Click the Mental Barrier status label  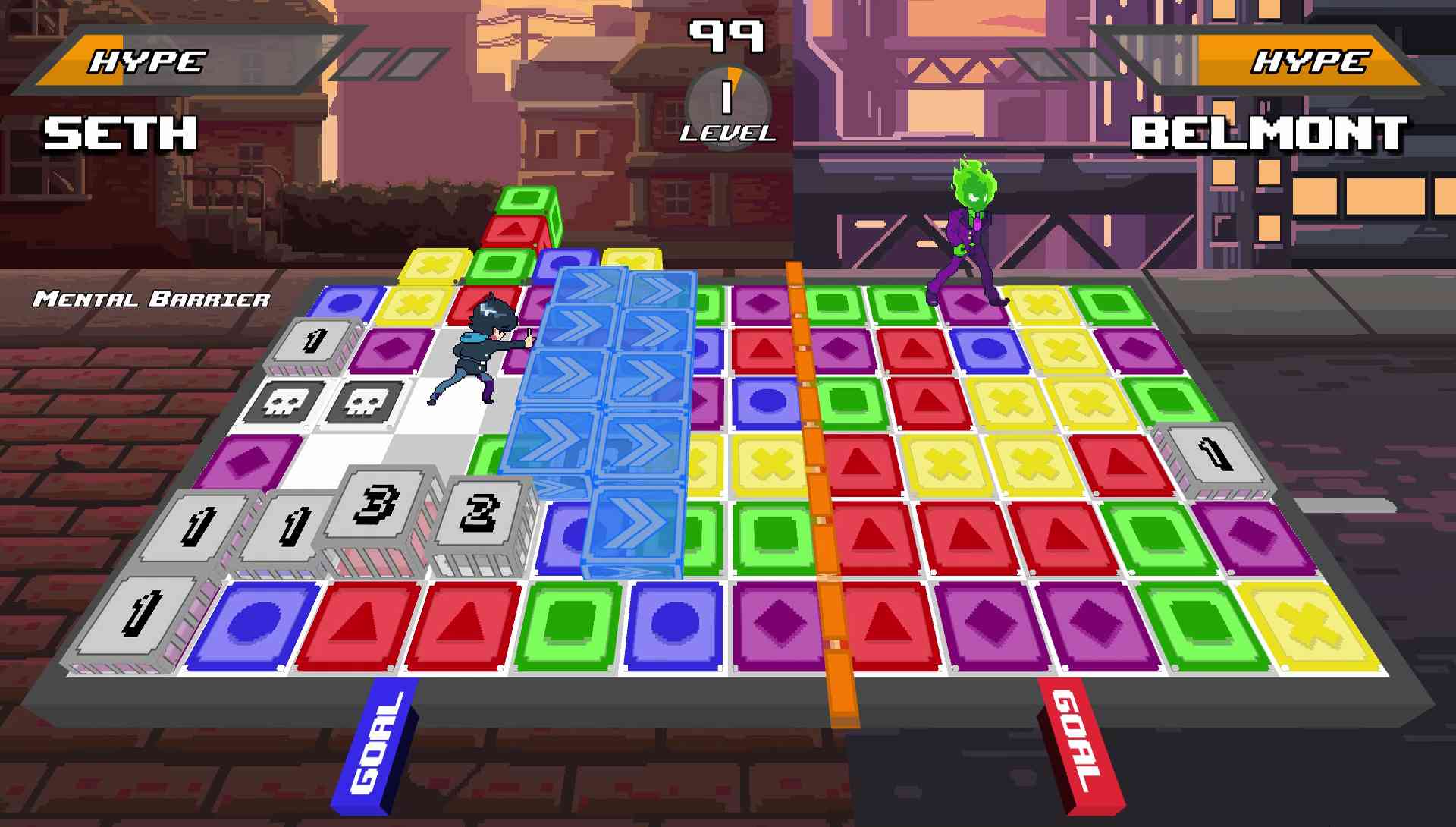(152, 300)
